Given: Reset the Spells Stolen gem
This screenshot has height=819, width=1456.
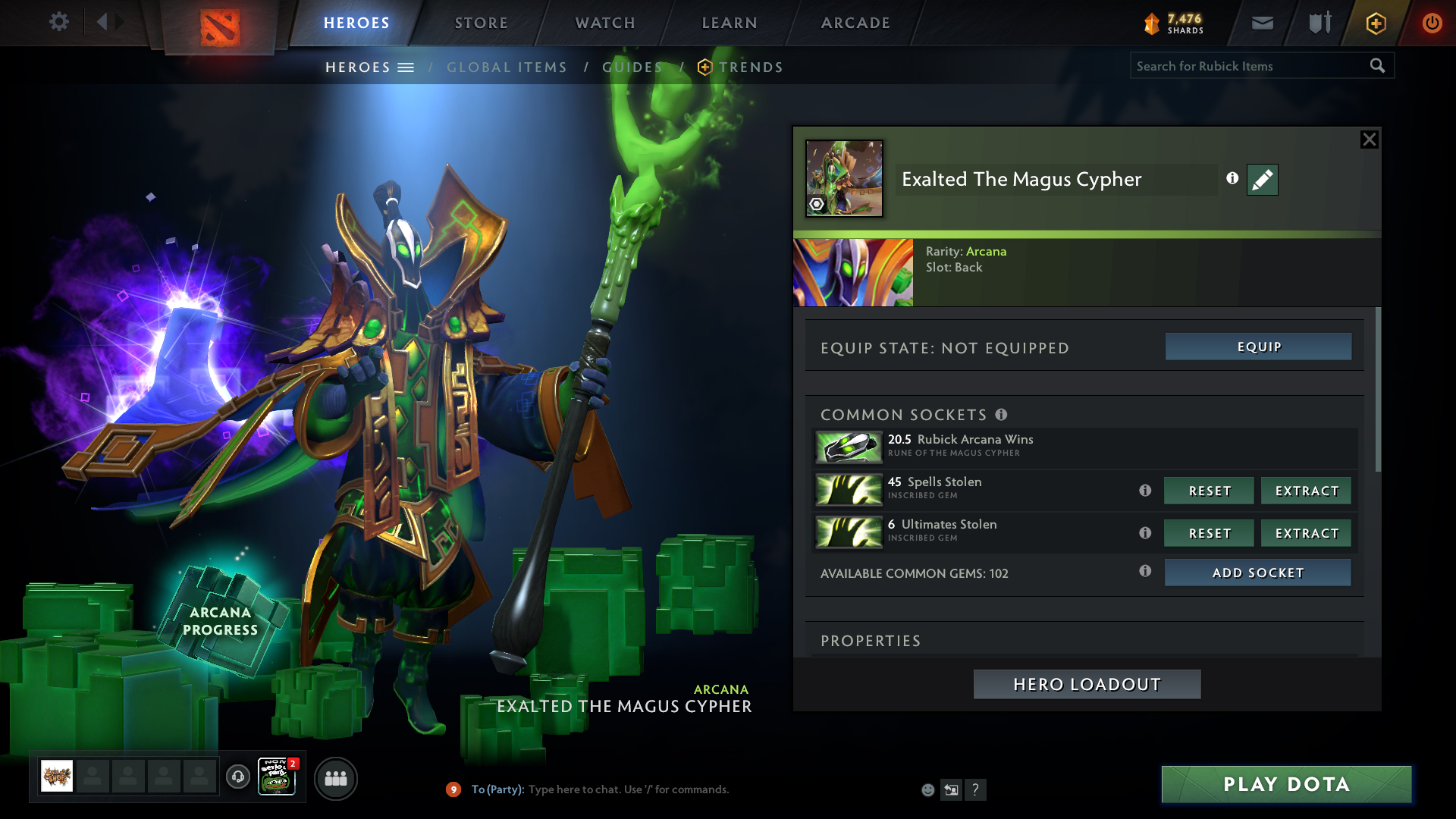Looking at the screenshot, I should [1209, 491].
